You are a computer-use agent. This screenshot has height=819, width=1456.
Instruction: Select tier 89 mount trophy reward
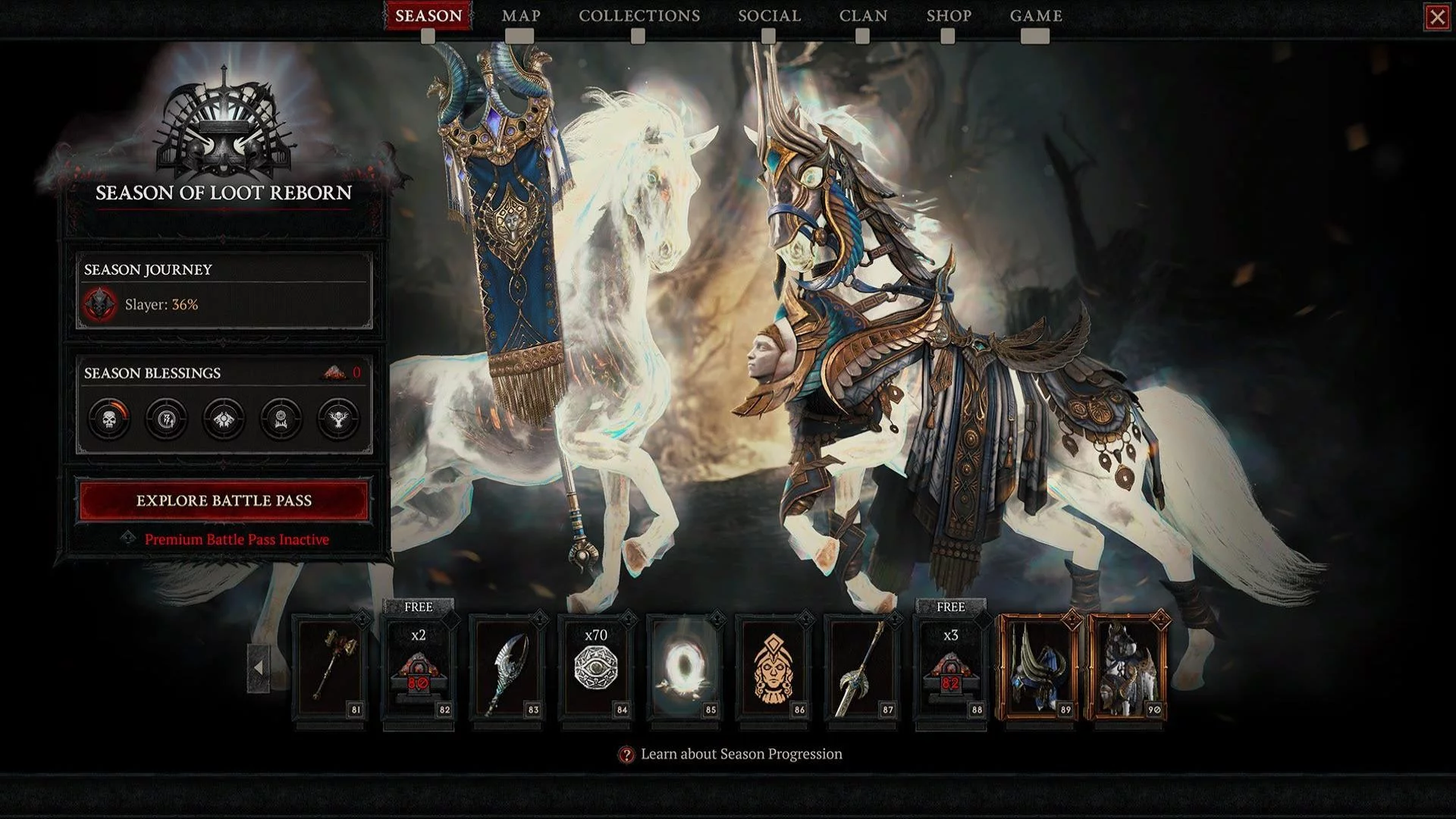[1039, 667]
